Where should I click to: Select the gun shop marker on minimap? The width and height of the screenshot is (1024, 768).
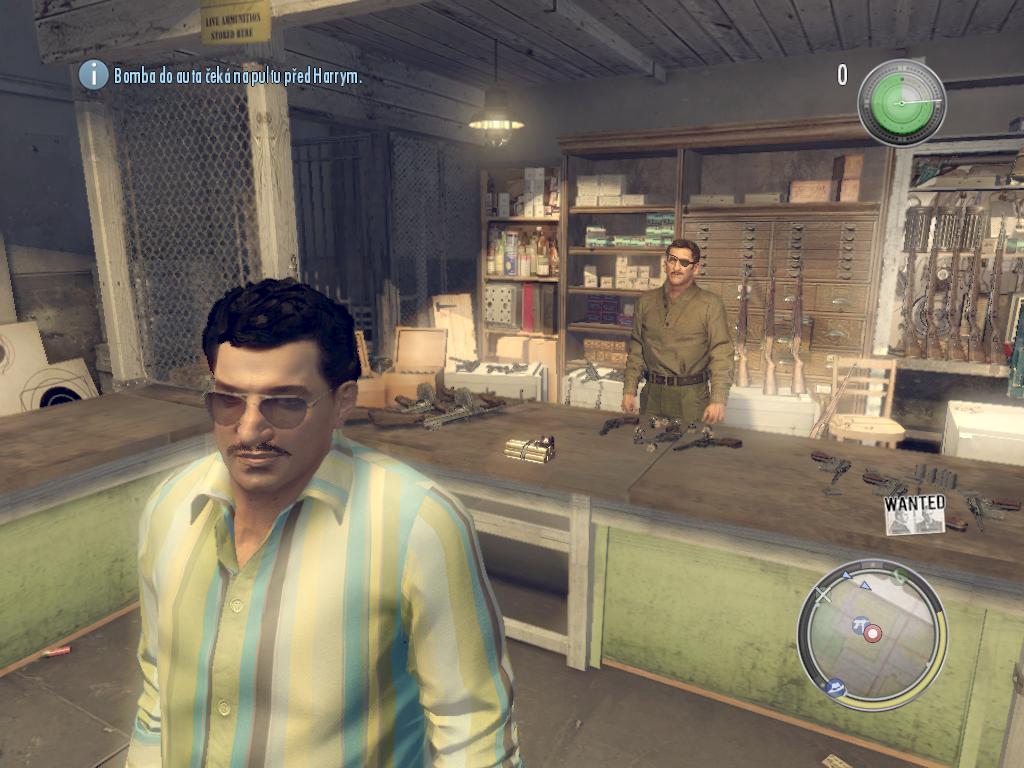859,625
